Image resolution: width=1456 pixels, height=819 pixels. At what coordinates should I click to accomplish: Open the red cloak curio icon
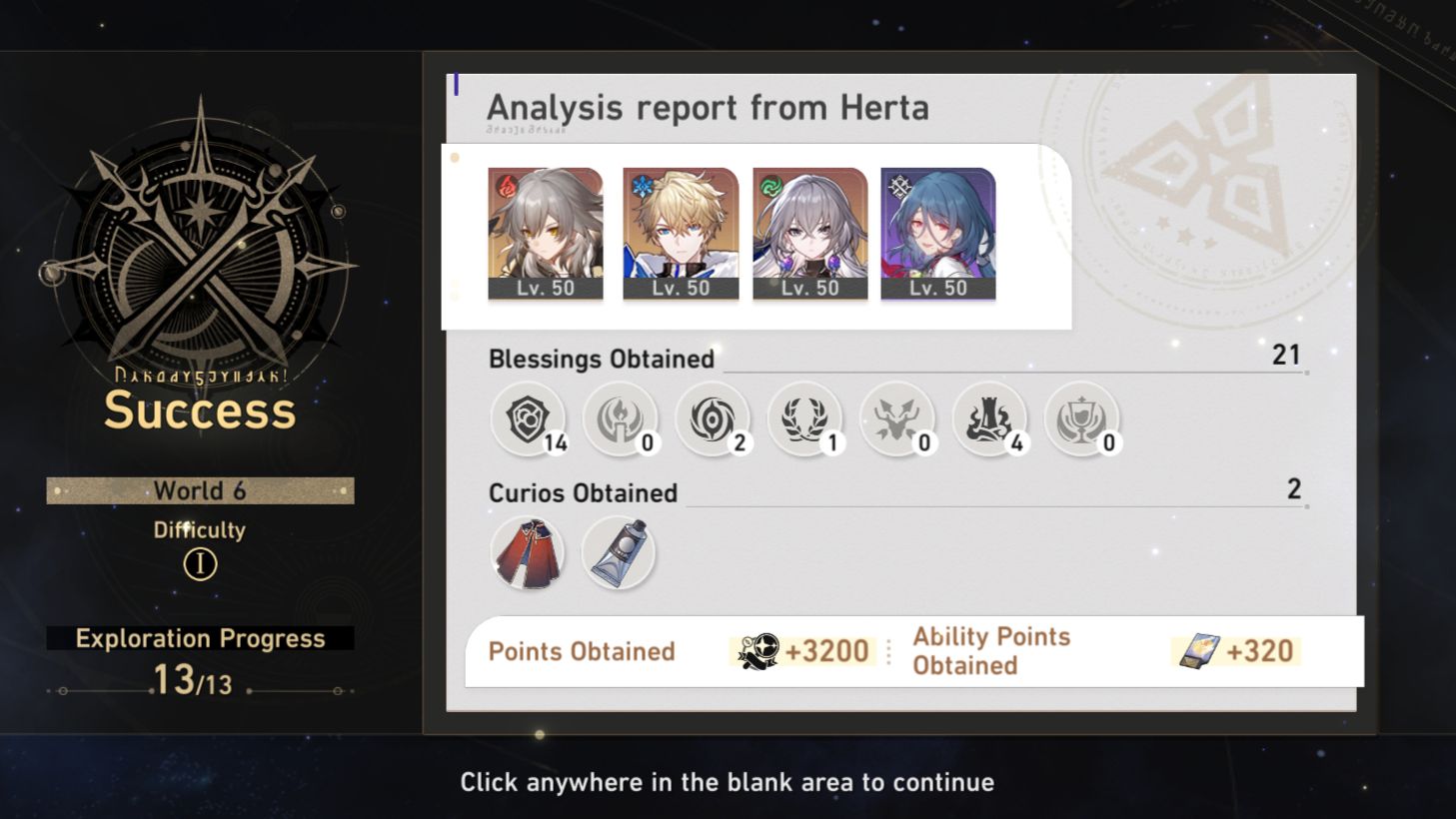coord(529,550)
